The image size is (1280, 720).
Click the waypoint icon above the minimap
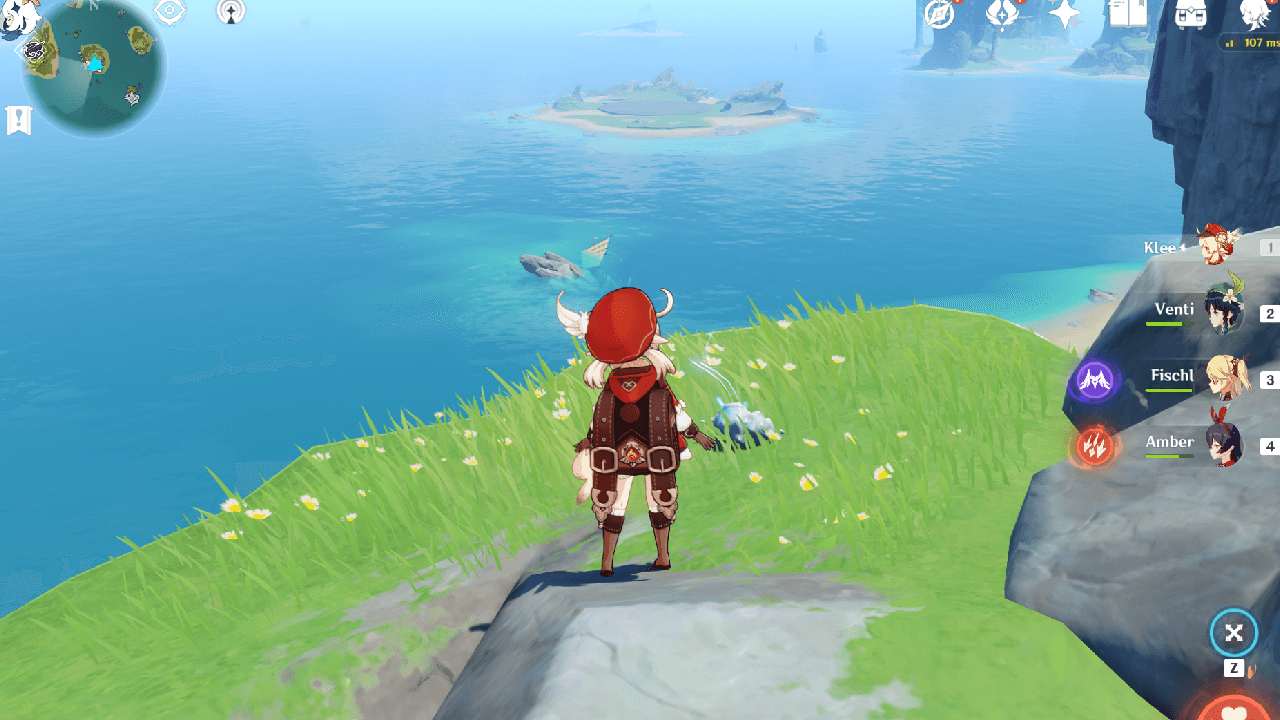pos(230,13)
